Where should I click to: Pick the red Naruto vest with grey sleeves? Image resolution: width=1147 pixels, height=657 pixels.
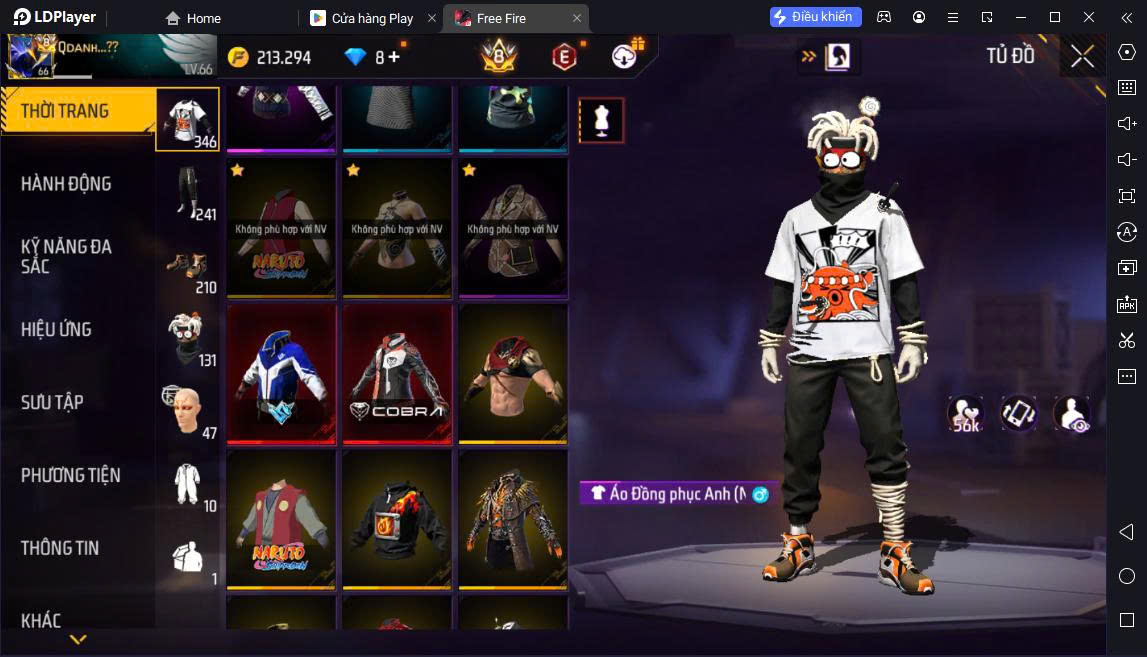click(281, 518)
